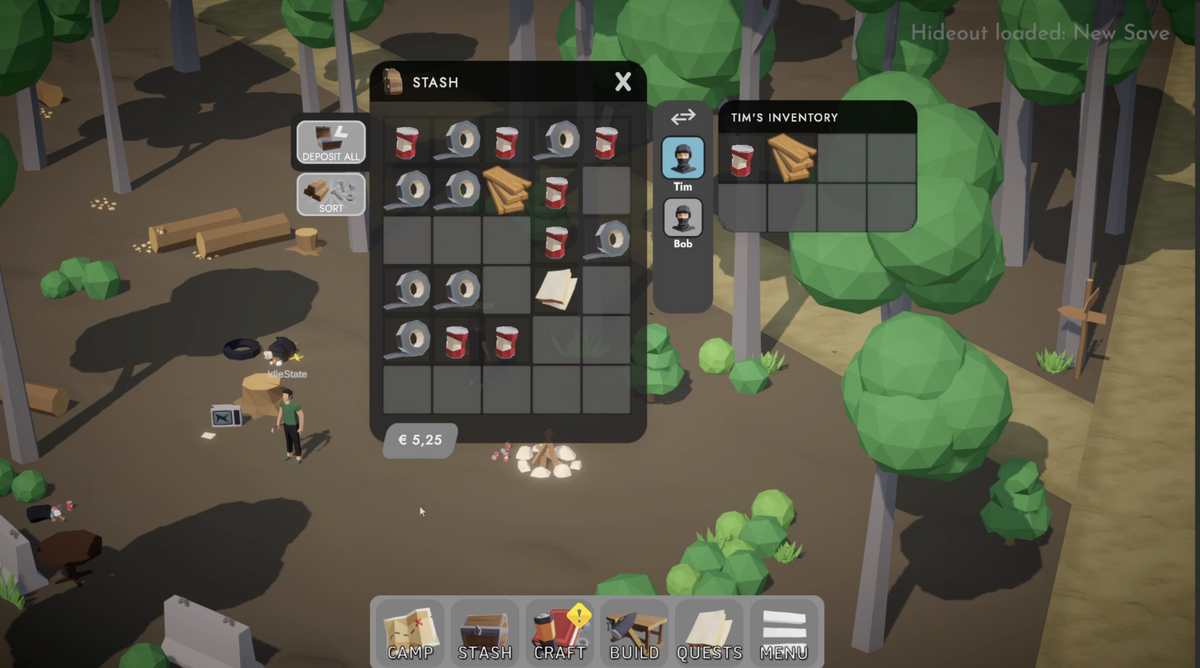1200x668 pixels.
Task: Open the Camp map menu
Action: click(411, 633)
